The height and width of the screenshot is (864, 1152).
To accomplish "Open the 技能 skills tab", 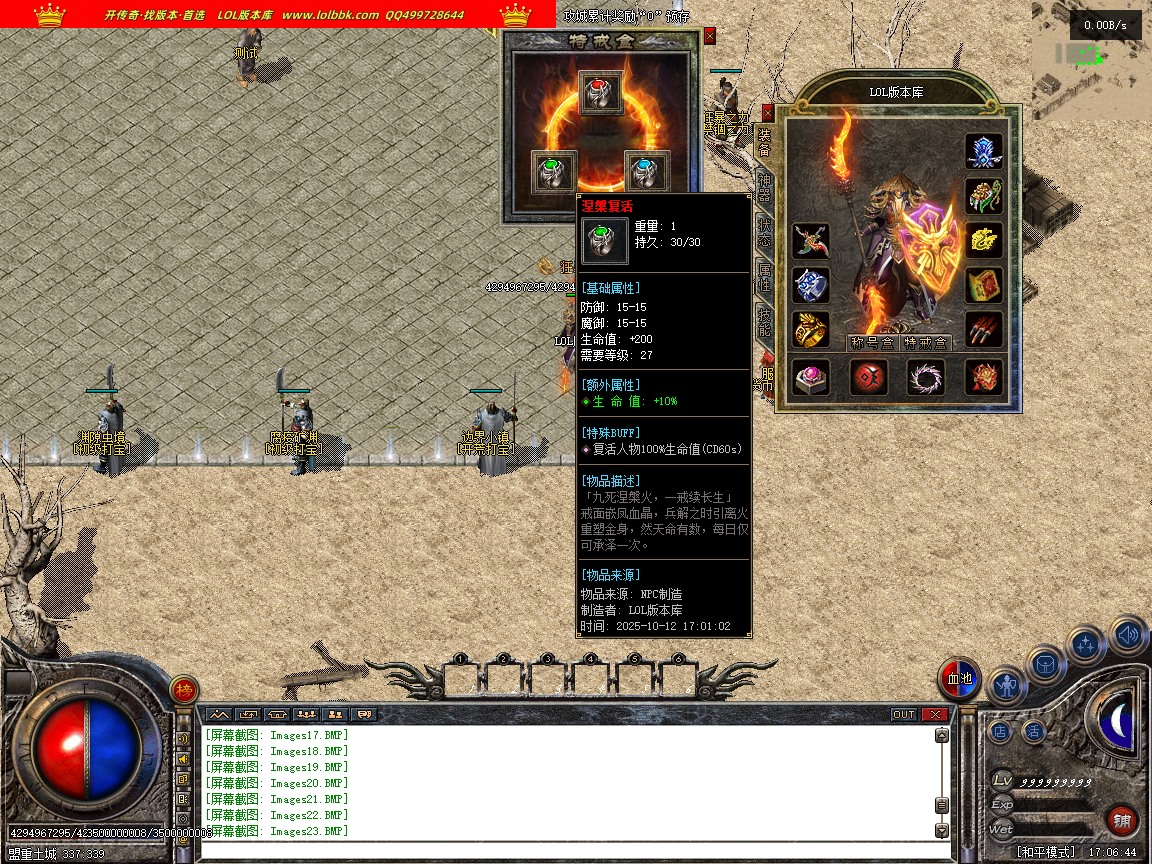I will tap(765, 321).
